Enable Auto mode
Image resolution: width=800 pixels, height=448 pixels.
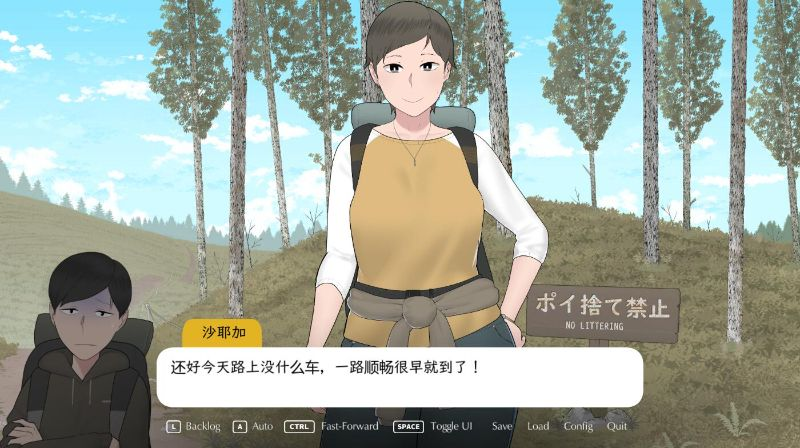coord(262,426)
